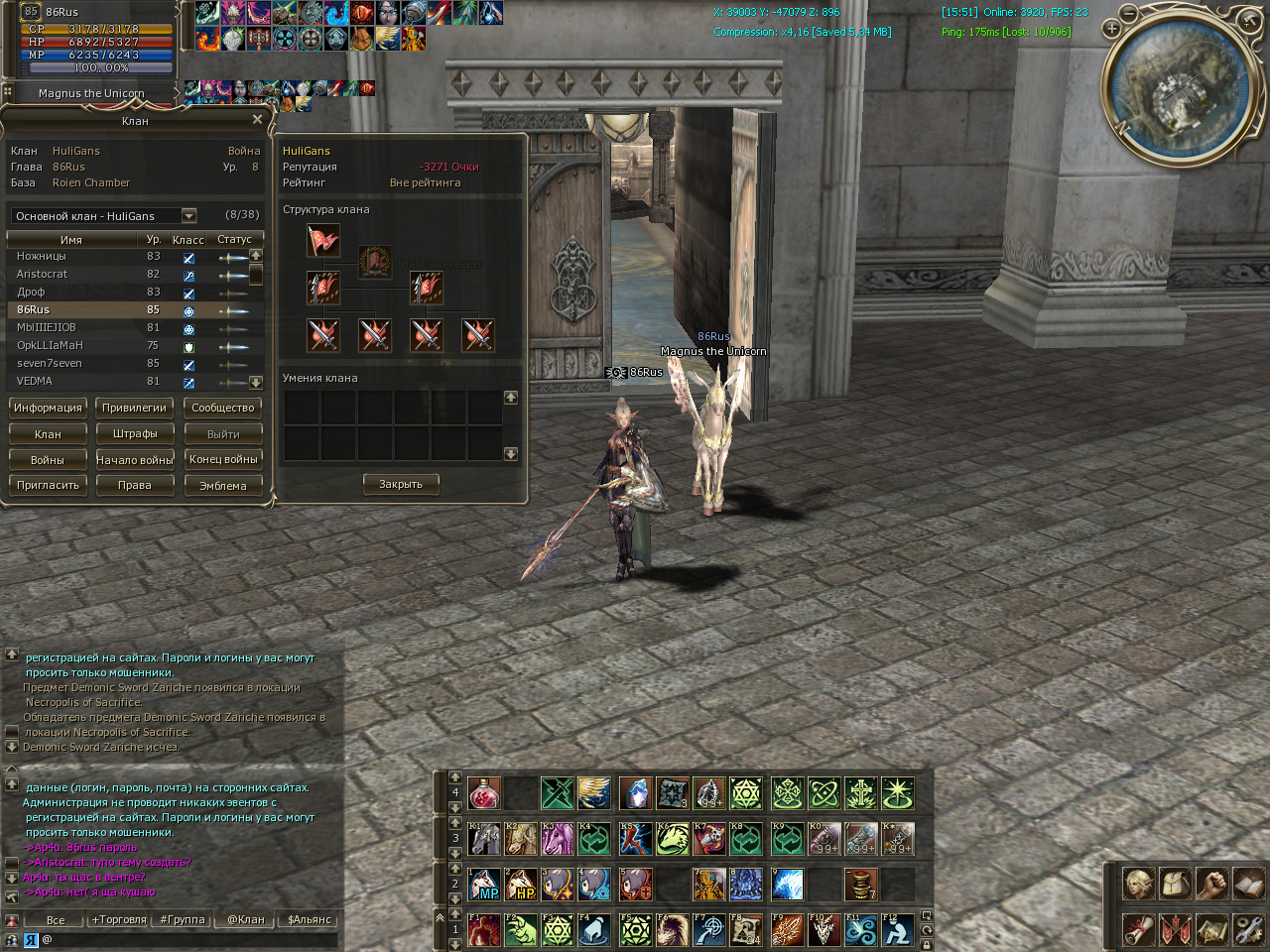Screen dimensions: 1270x952
Task: Use the F12 sit action slot
Action: (x=898, y=929)
